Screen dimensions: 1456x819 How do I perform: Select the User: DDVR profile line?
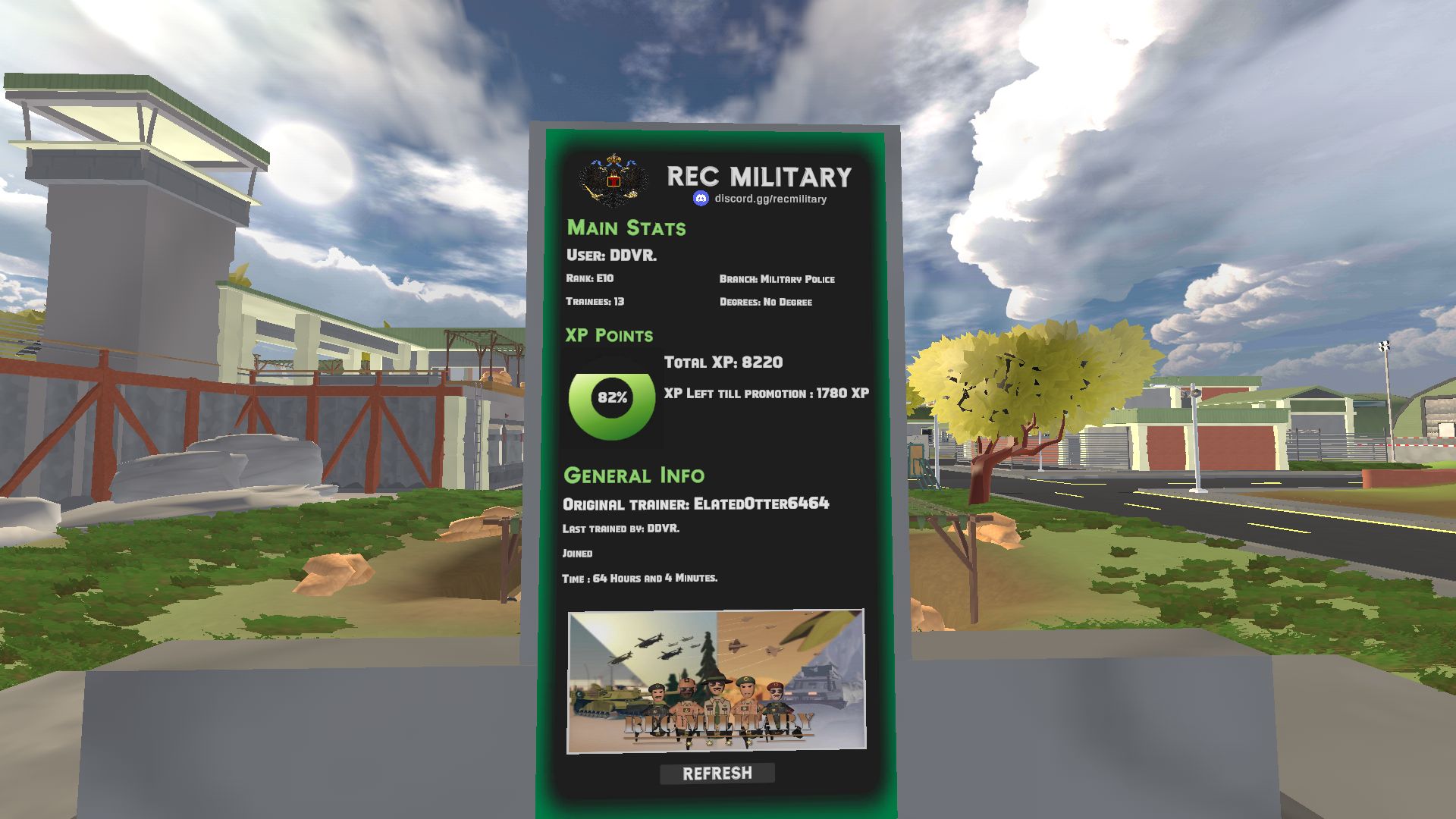[x=611, y=256]
